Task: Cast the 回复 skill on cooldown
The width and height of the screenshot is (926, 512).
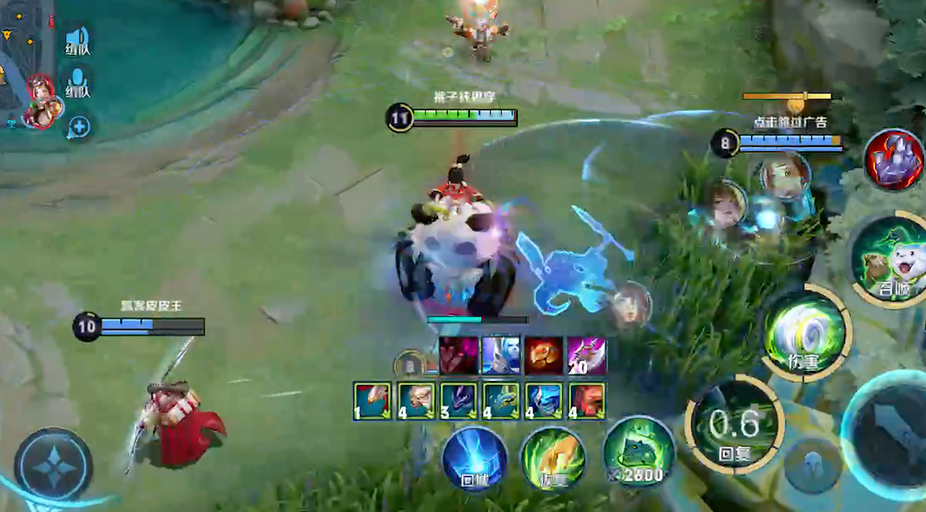Action: point(733,423)
